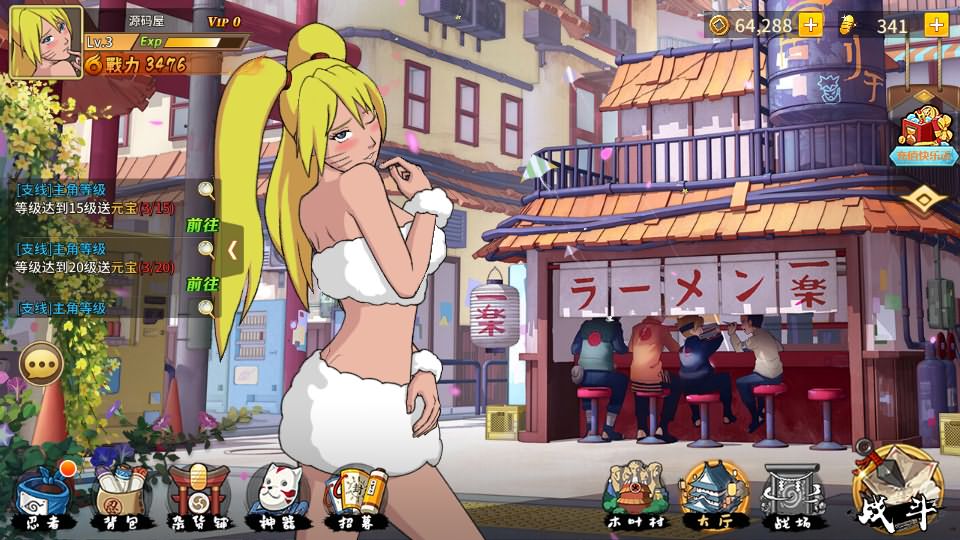960x540 pixels.
Task: Click the gold diamond expander below the event icon
Action: pyautogui.click(x=924, y=200)
